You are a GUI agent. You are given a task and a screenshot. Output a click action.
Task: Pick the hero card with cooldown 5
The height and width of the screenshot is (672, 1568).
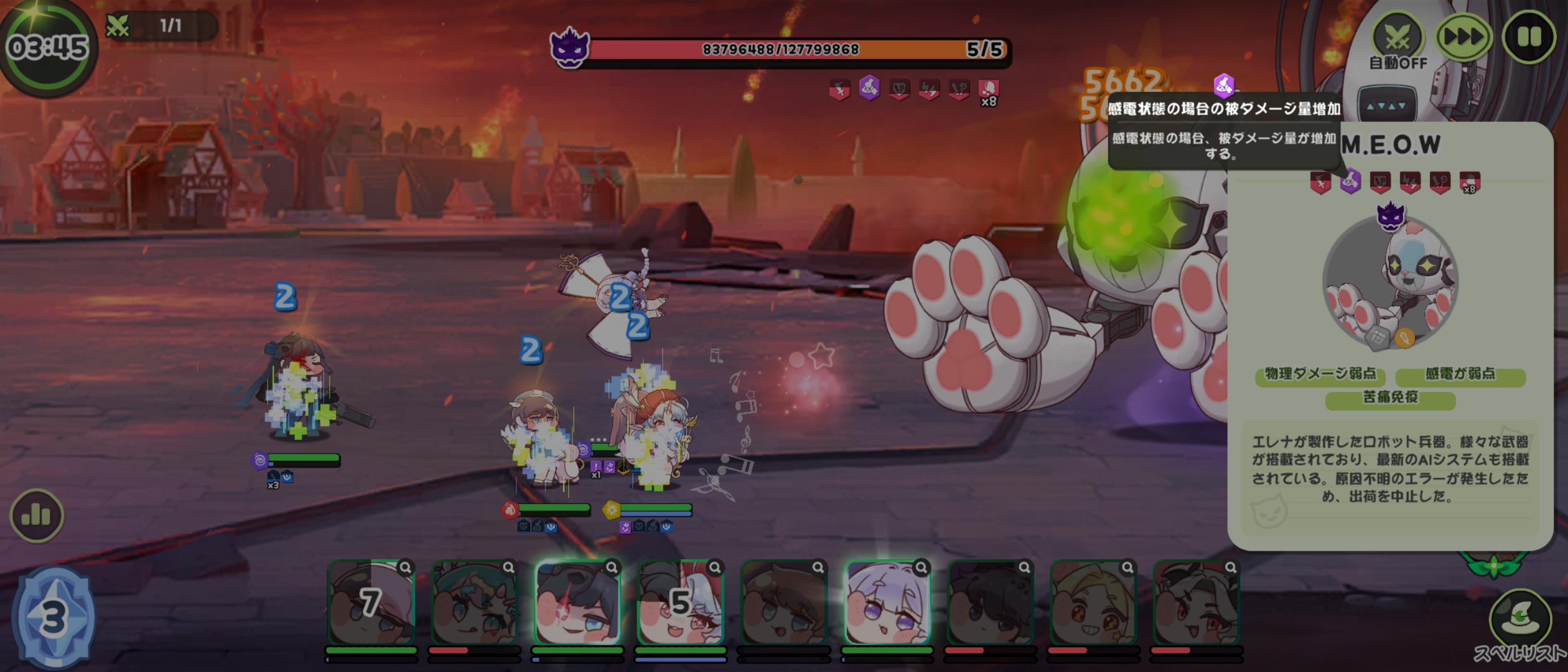click(680, 602)
